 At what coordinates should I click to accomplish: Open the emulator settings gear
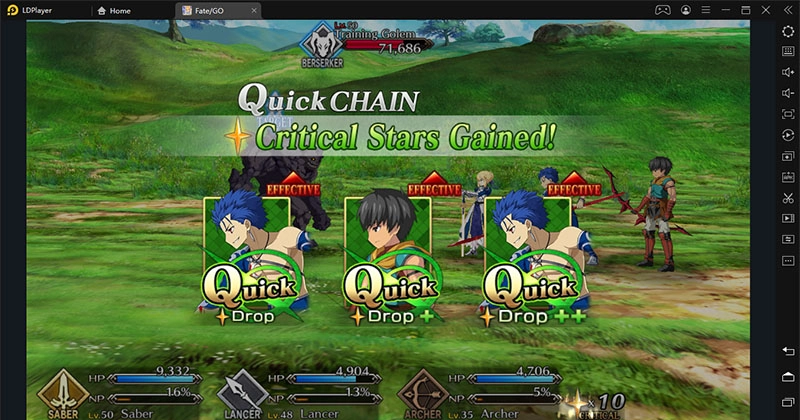pyautogui.click(x=788, y=31)
